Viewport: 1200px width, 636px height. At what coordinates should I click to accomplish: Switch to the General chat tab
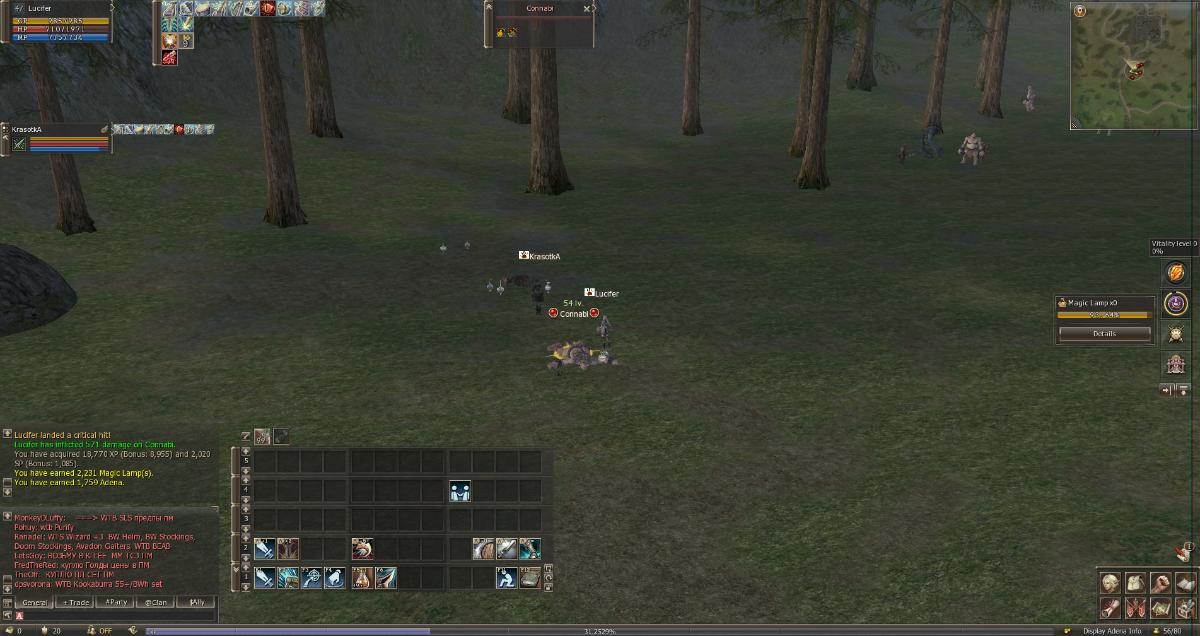pos(34,603)
